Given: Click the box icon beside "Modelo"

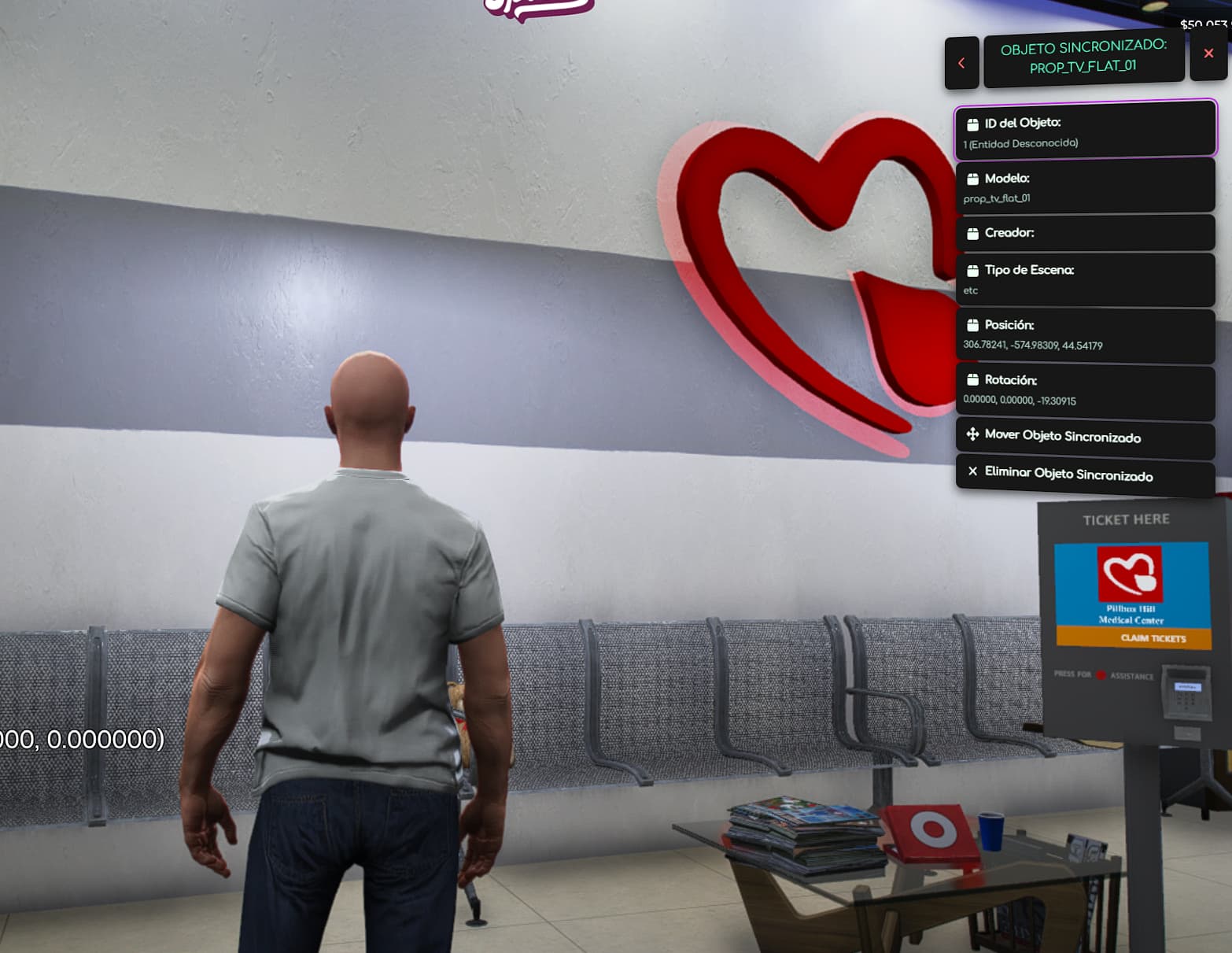Looking at the screenshot, I should [972, 179].
